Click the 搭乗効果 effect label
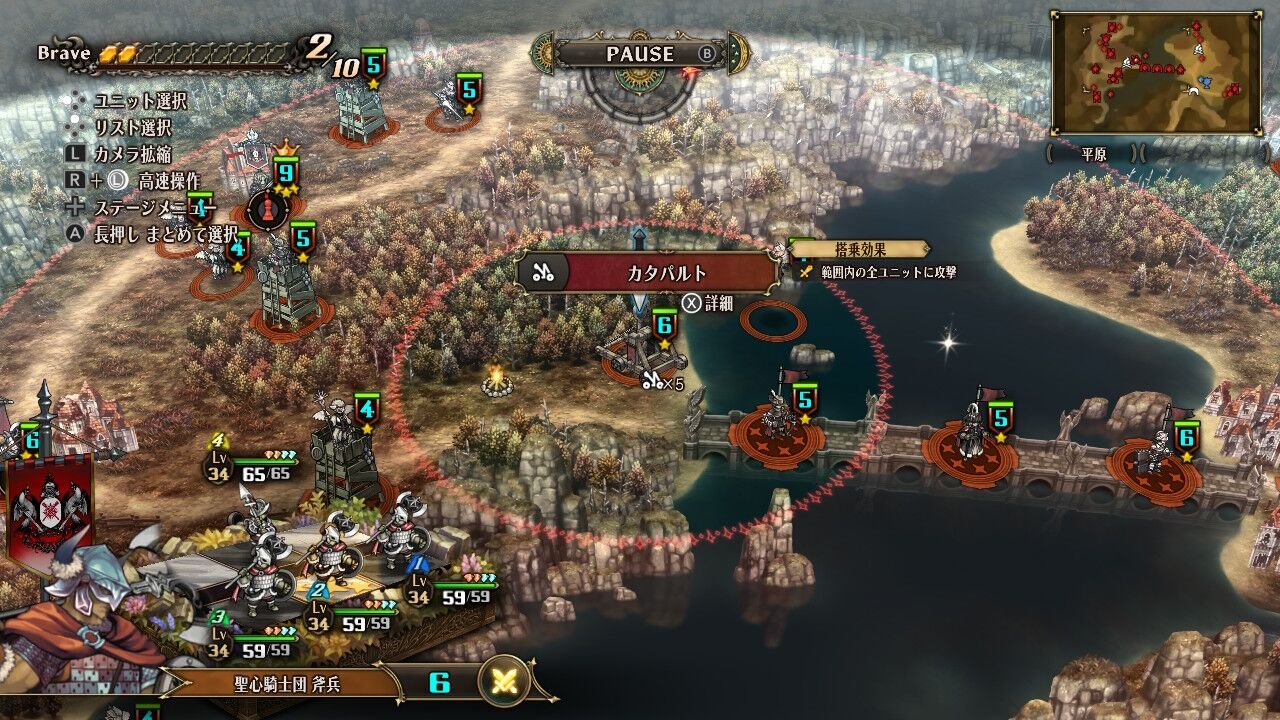1280x720 pixels. [x=860, y=249]
